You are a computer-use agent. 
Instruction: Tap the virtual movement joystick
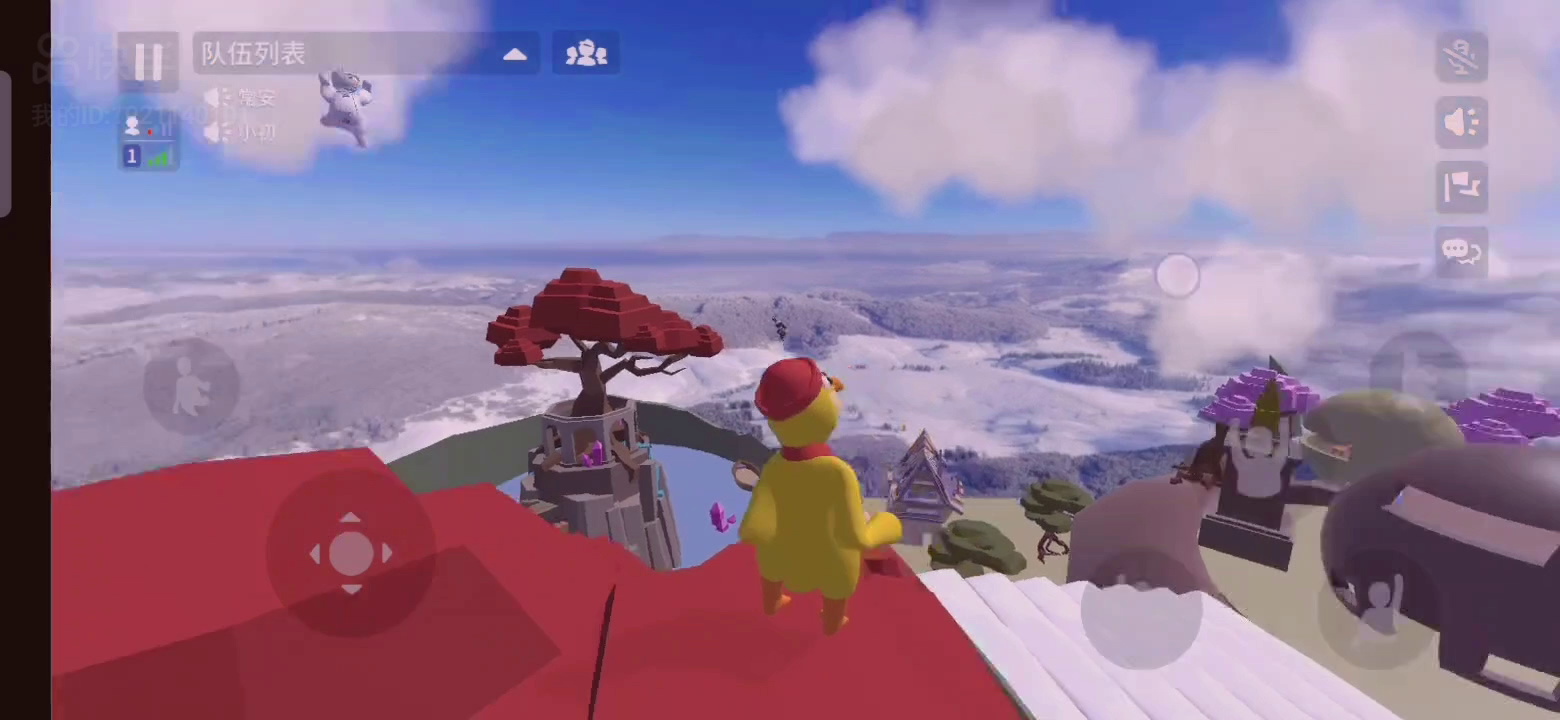350,553
